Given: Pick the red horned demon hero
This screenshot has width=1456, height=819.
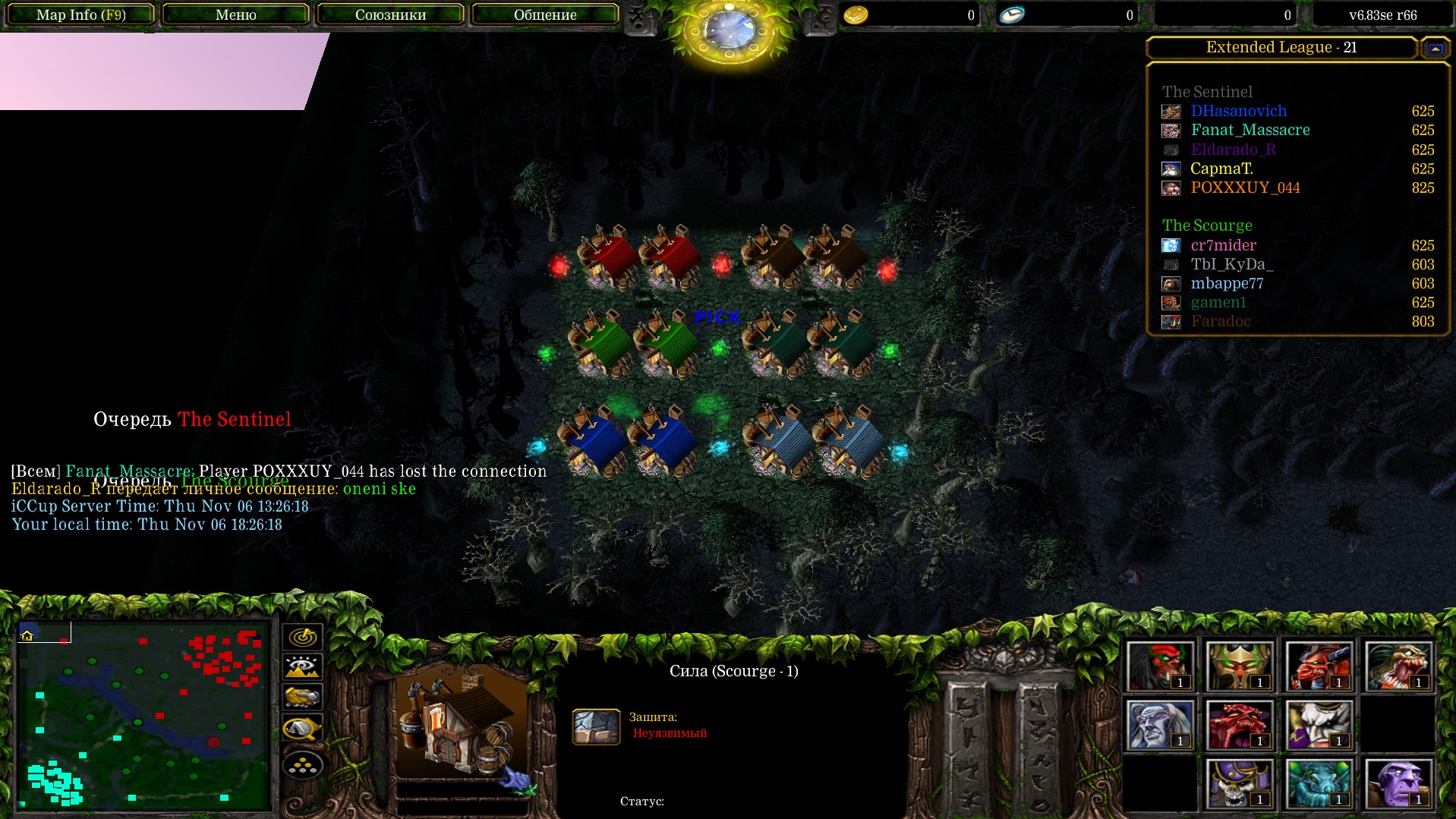Looking at the screenshot, I should pos(1319,666).
